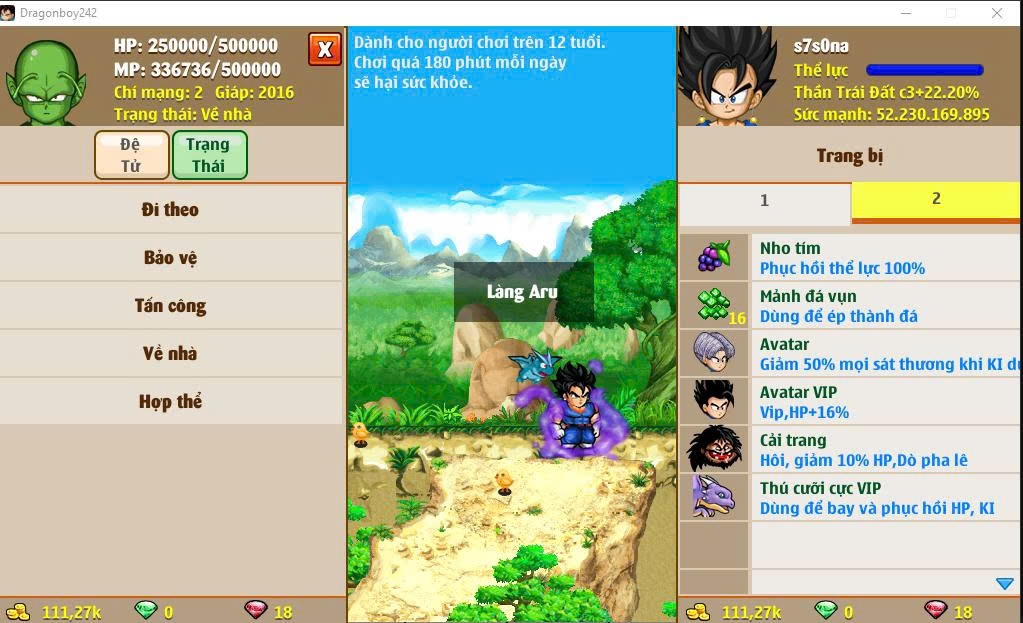Click the blue down arrow in item list
1023x623 pixels.
[x=1005, y=583]
